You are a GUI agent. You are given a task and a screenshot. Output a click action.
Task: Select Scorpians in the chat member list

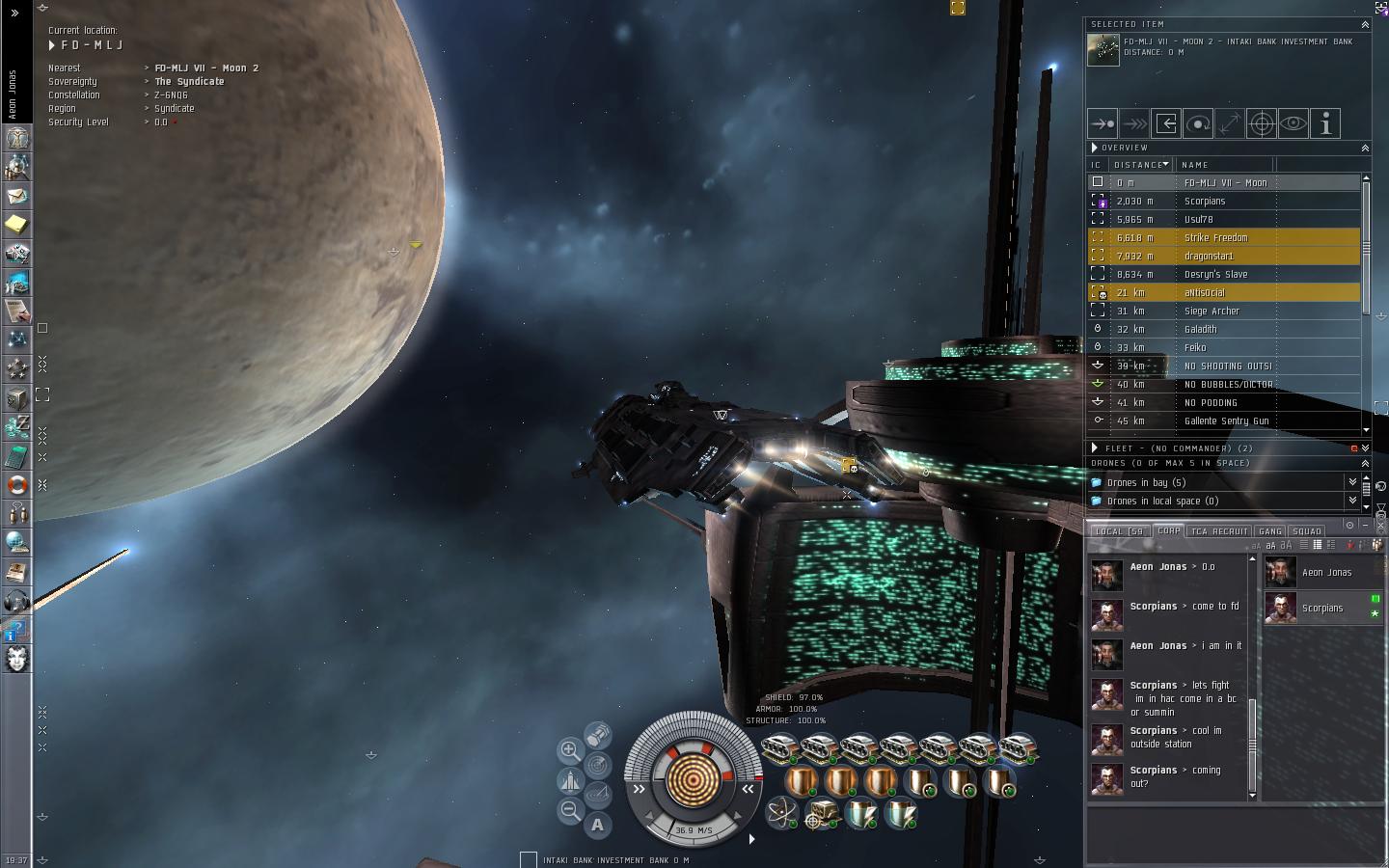coord(1322,609)
